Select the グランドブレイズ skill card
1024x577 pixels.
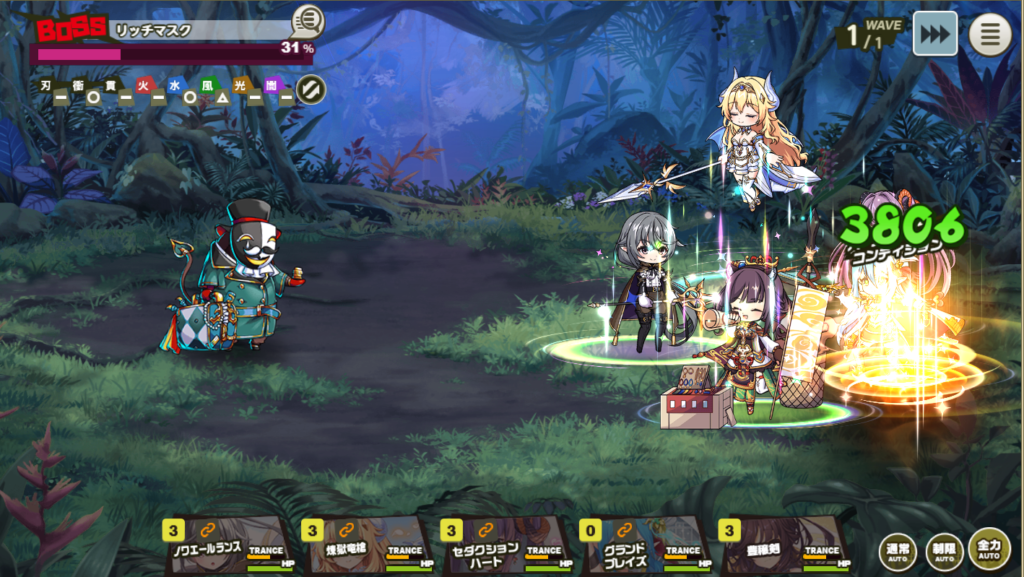pyautogui.click(x=641, y=545)
